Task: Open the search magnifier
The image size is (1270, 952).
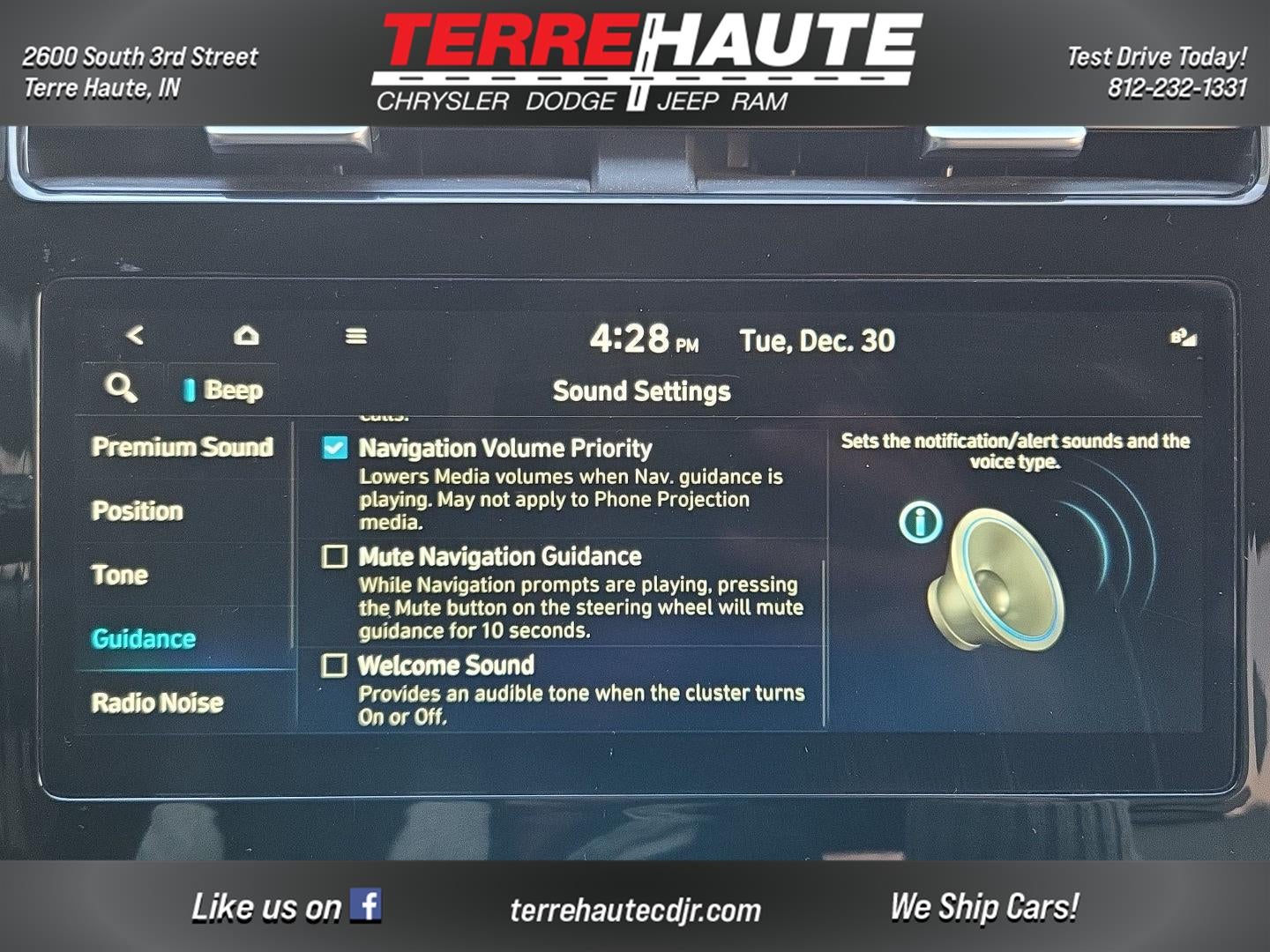Action: click(x=121, y=387)
